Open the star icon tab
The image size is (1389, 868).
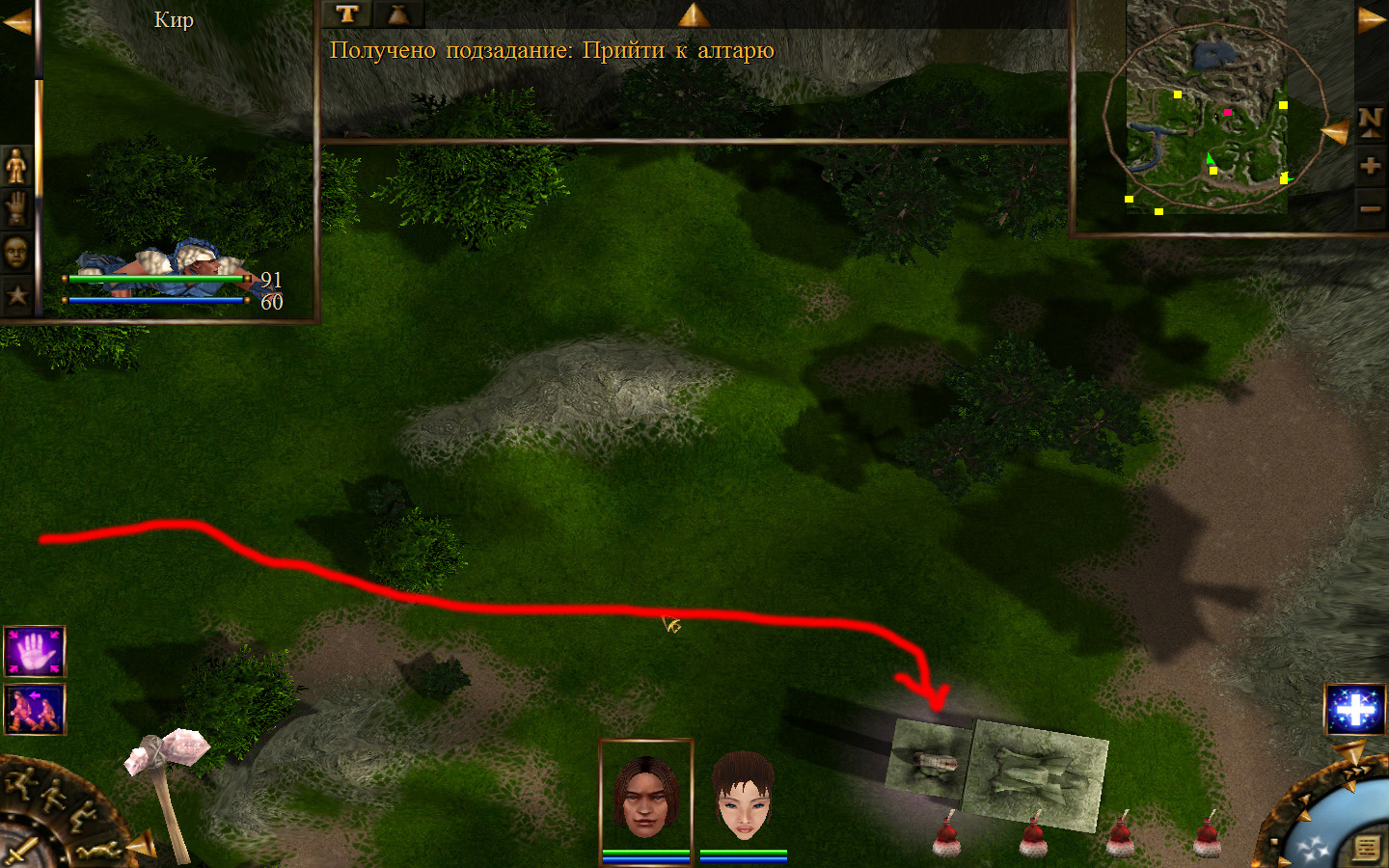tap(16, 294)
